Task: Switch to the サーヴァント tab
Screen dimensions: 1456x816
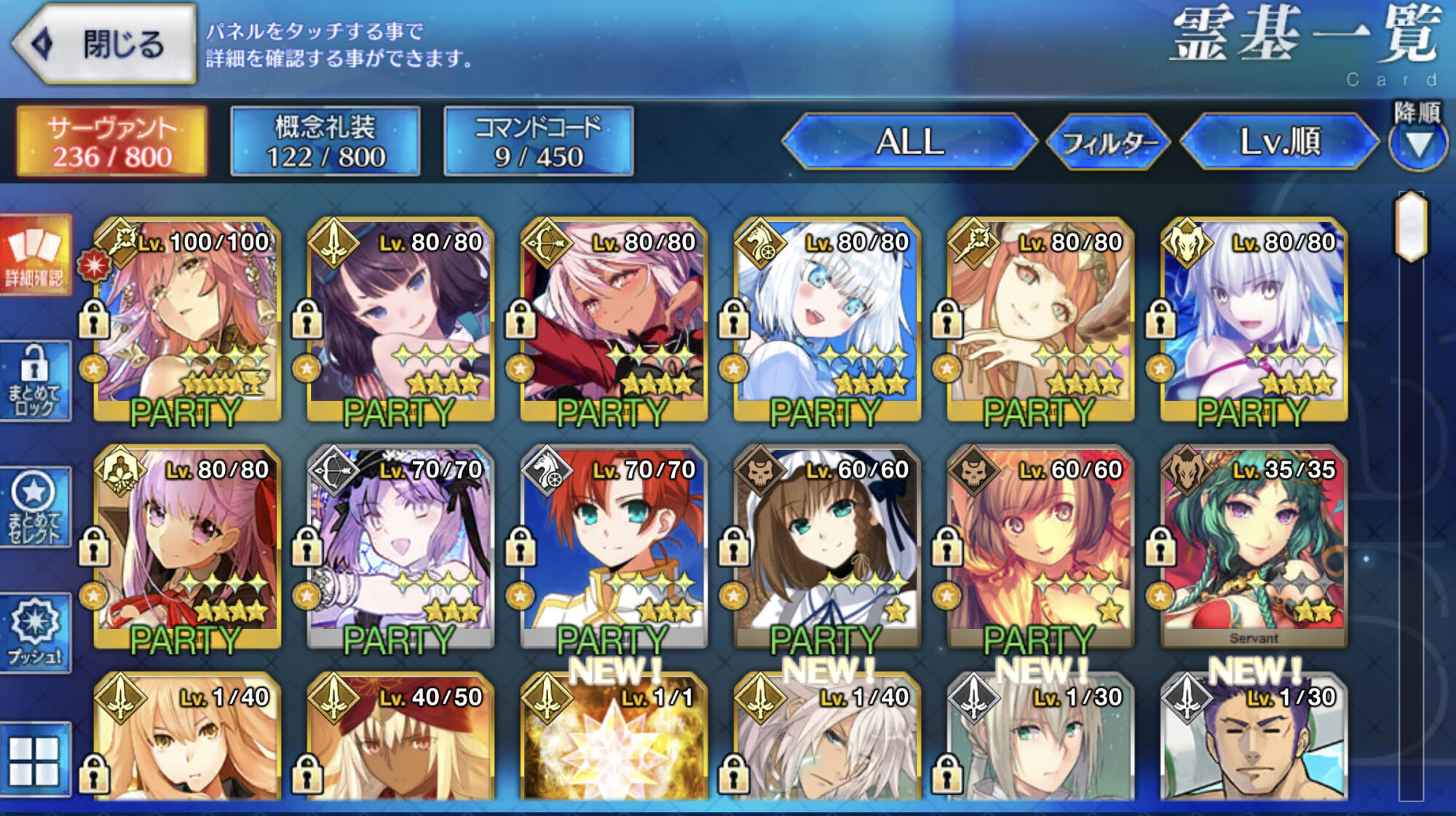Action: pyautogui.click(x=112, y=141)
